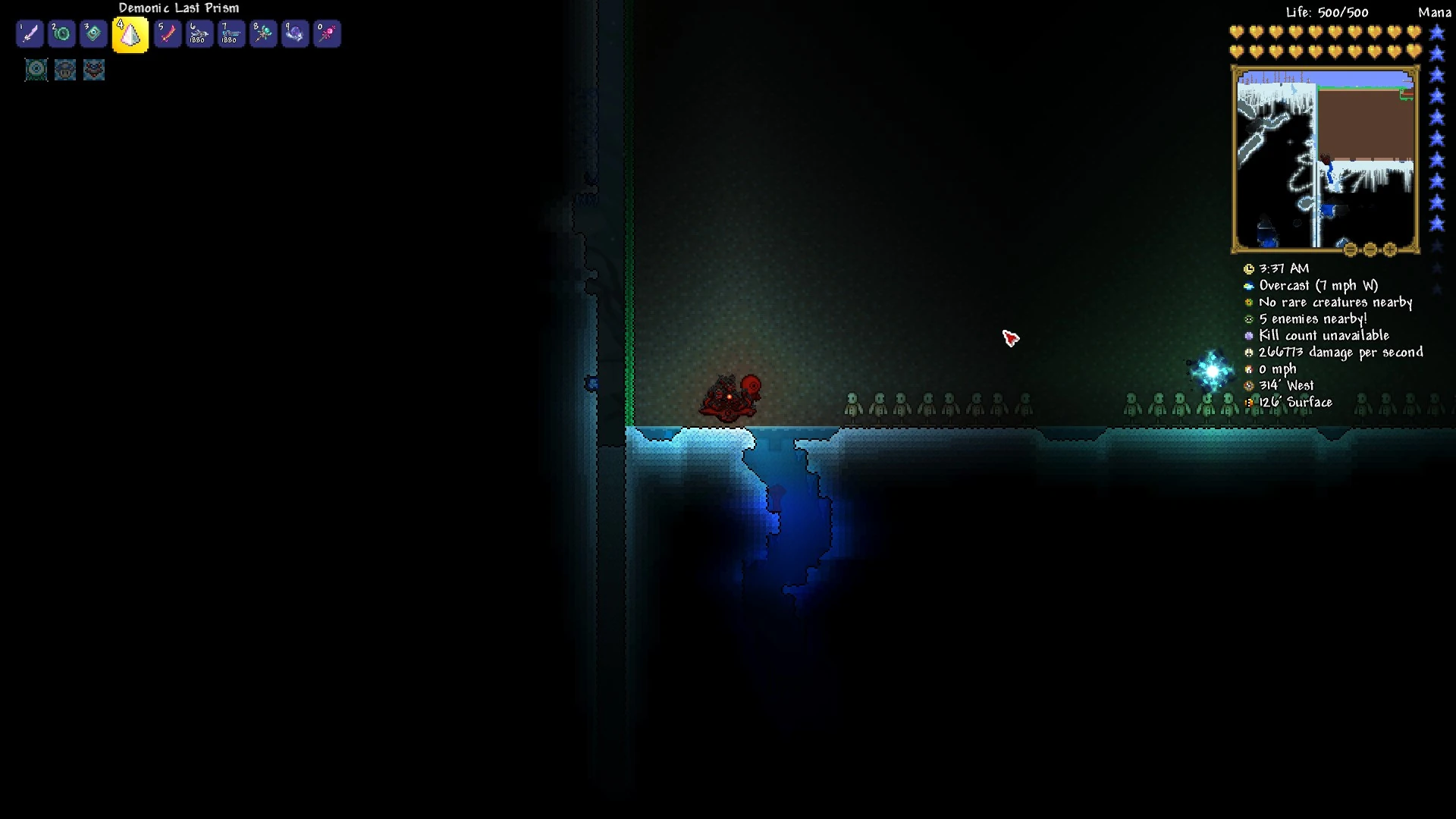Zoom in the minimap
The height and width of the screenshot is (819, 1456).
[x=1390, y=249]
